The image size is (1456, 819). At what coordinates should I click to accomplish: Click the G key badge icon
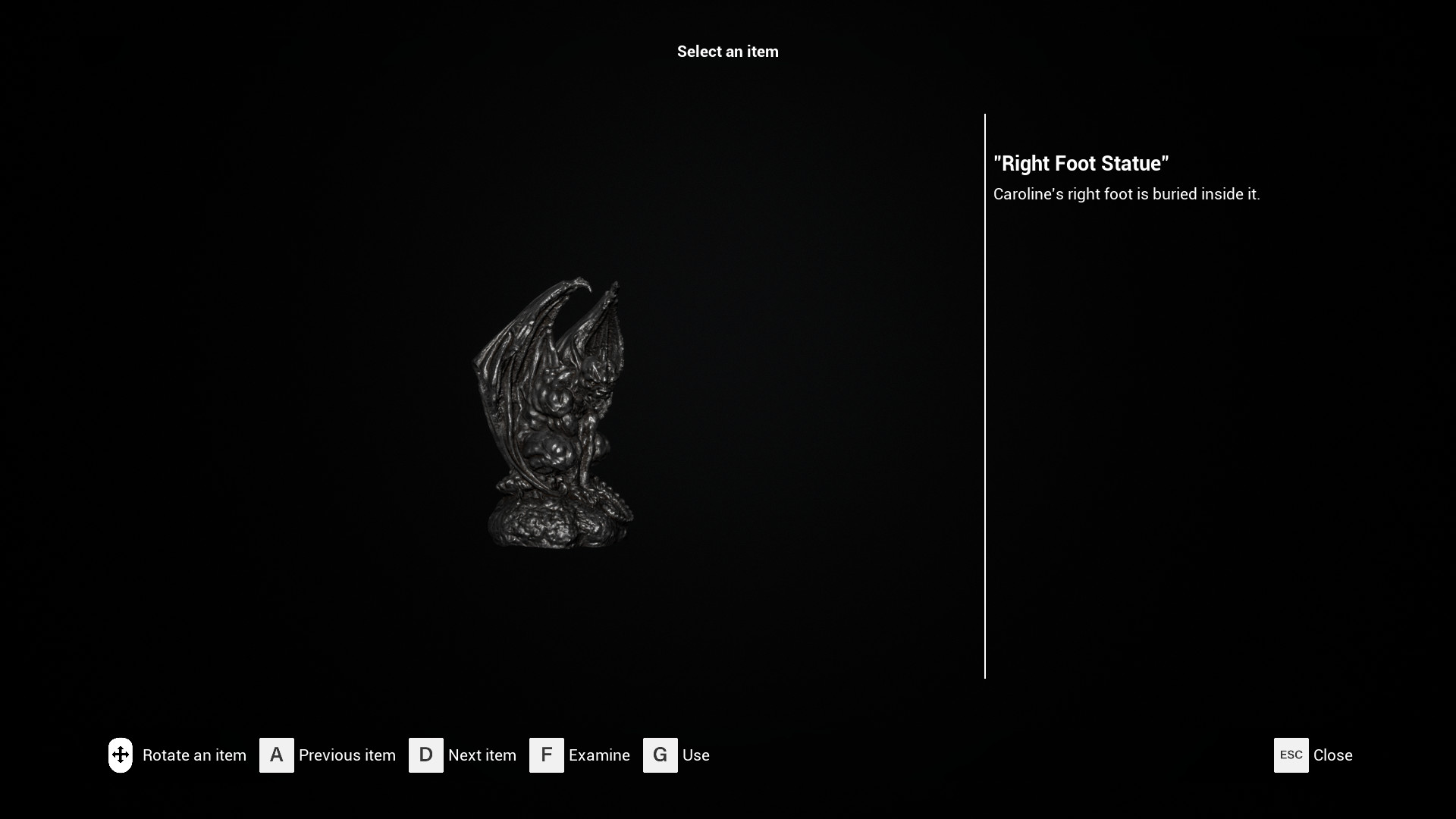(660, 755)
